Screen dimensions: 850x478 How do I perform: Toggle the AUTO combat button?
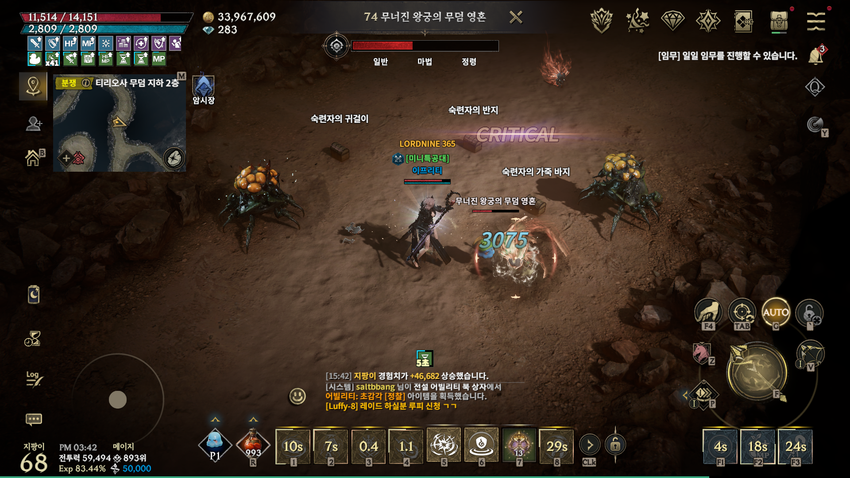(775, 312)
